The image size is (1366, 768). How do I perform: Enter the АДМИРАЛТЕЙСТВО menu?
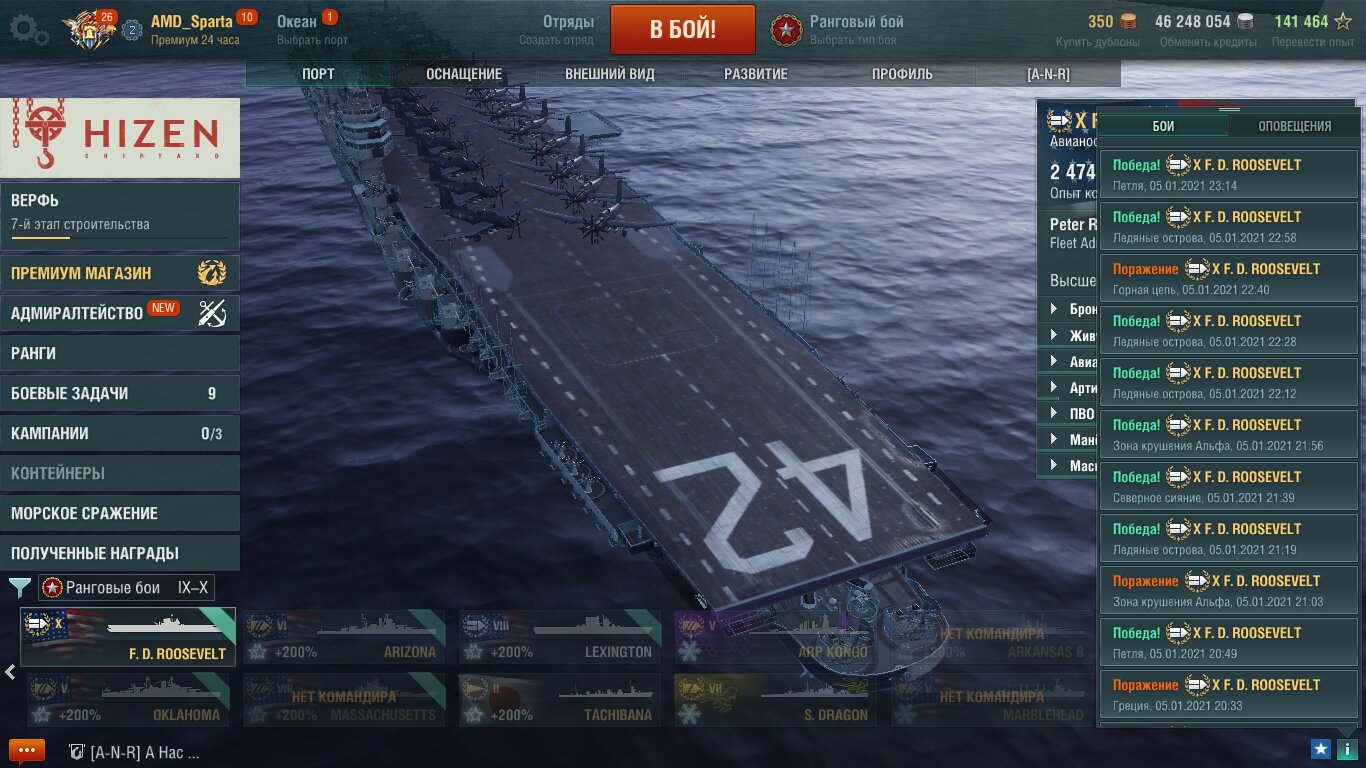click(x=120, y=313)
